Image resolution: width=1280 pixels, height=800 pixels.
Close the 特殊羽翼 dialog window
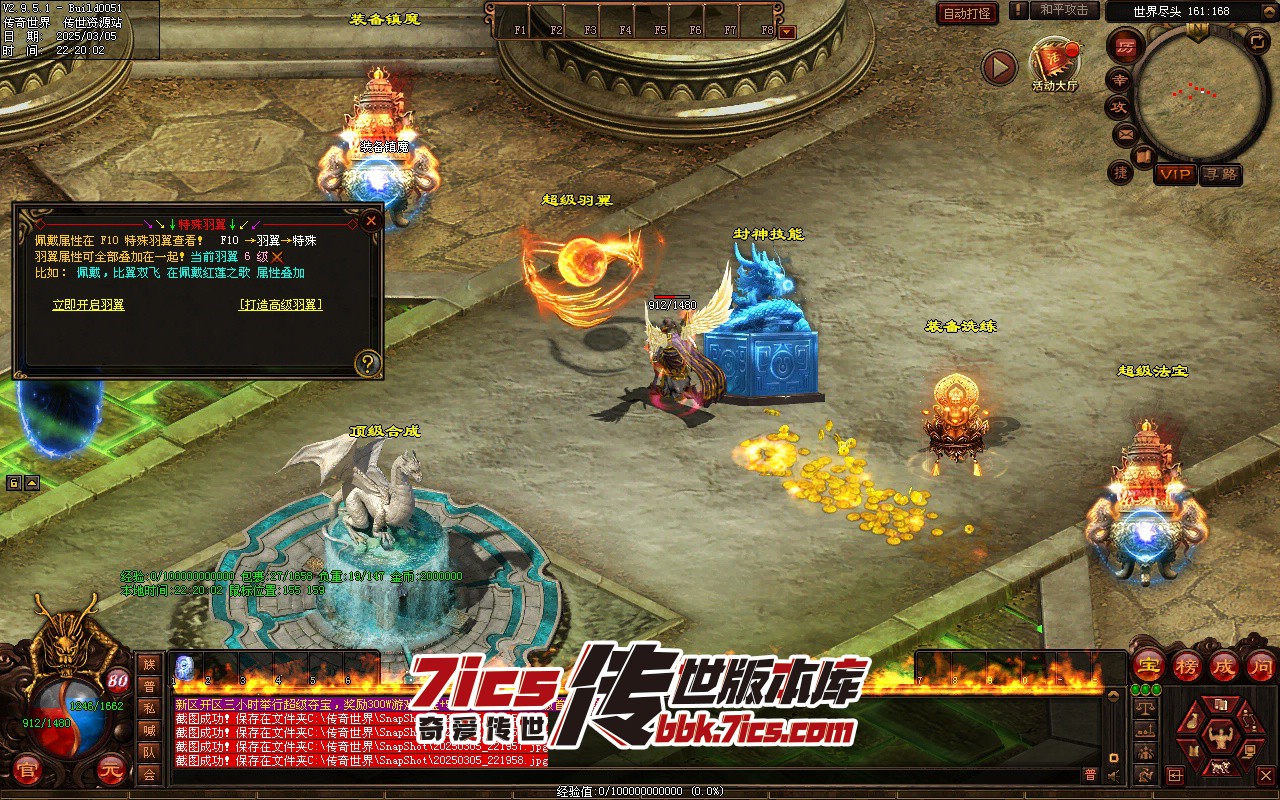click(371, 220)
